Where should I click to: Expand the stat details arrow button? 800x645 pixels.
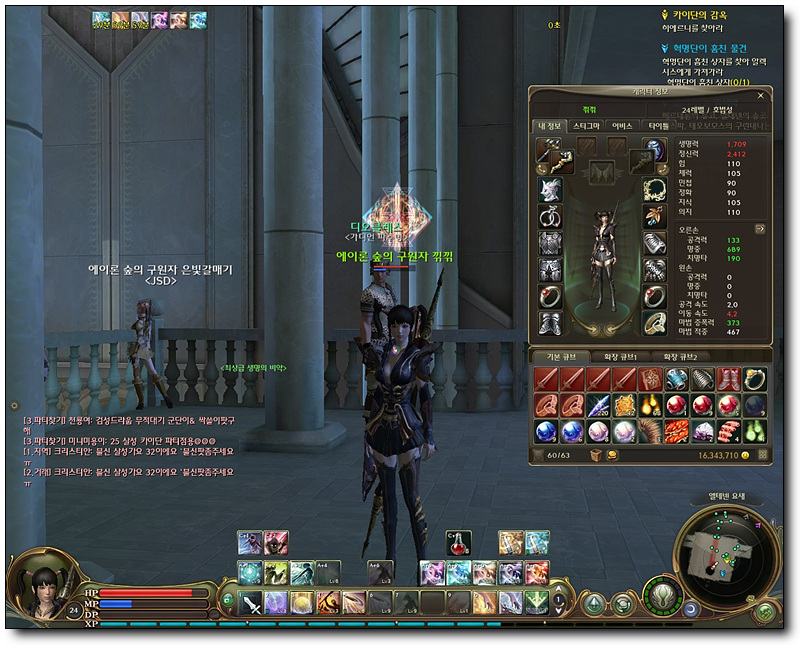point(760,229)
